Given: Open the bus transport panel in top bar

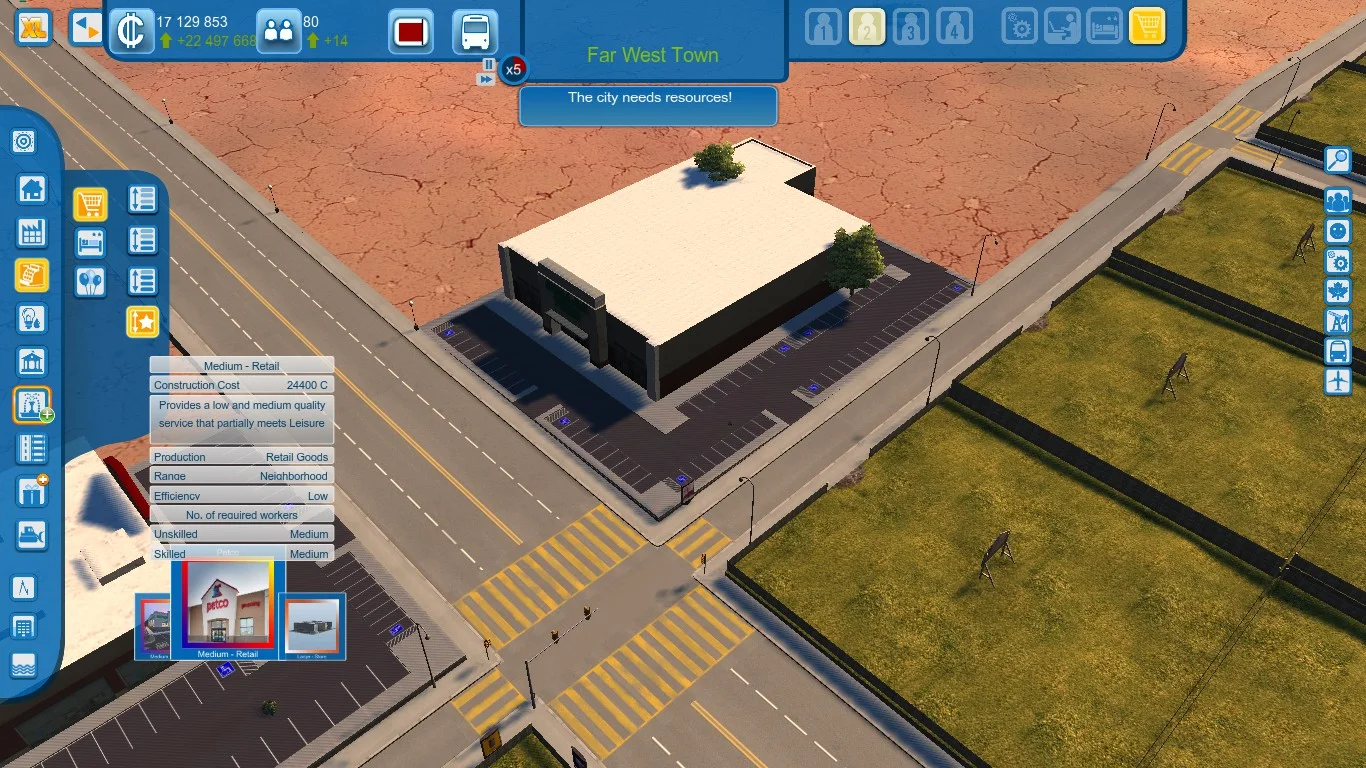Looking at the screenshot, I should coord(475,32).
